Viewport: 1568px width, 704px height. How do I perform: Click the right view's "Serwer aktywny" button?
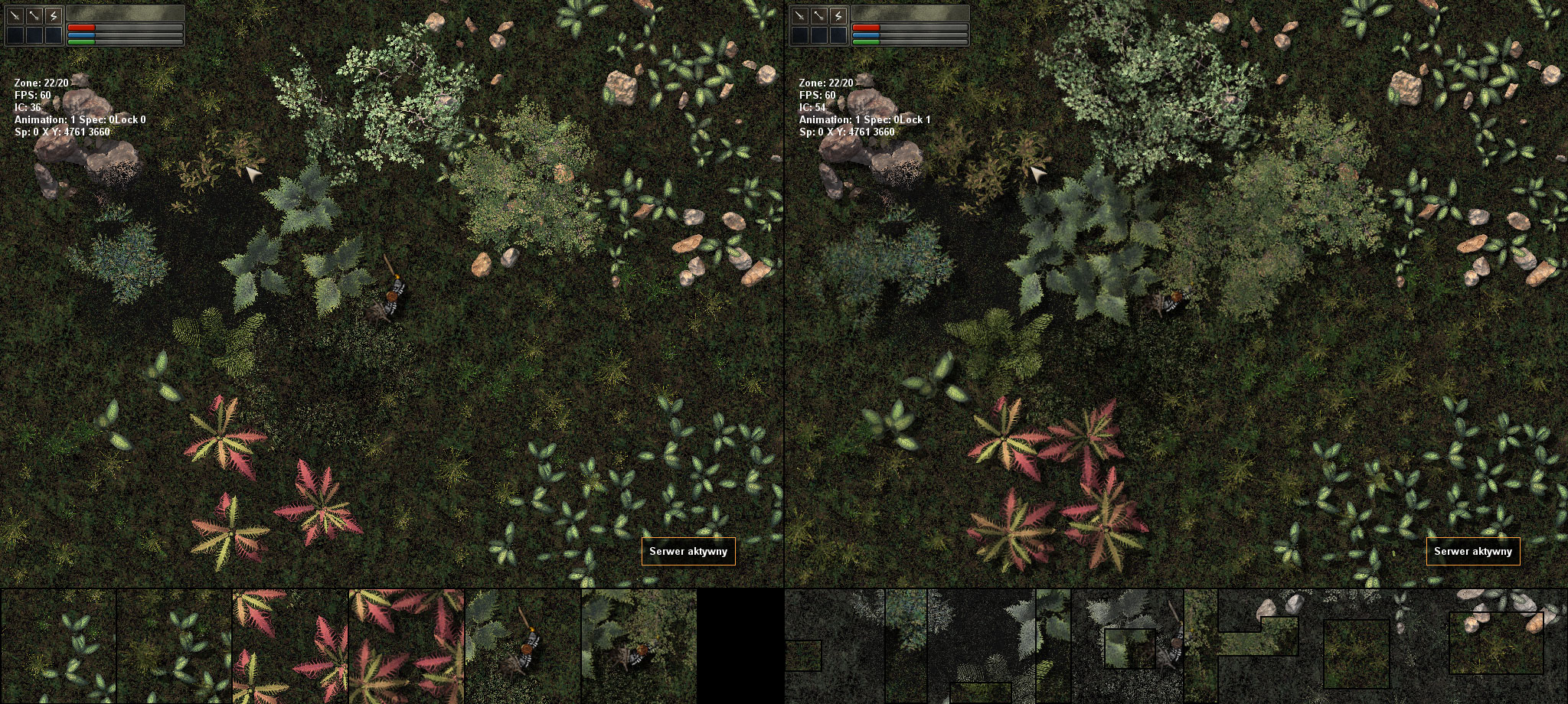click(x=1472, y=551)
